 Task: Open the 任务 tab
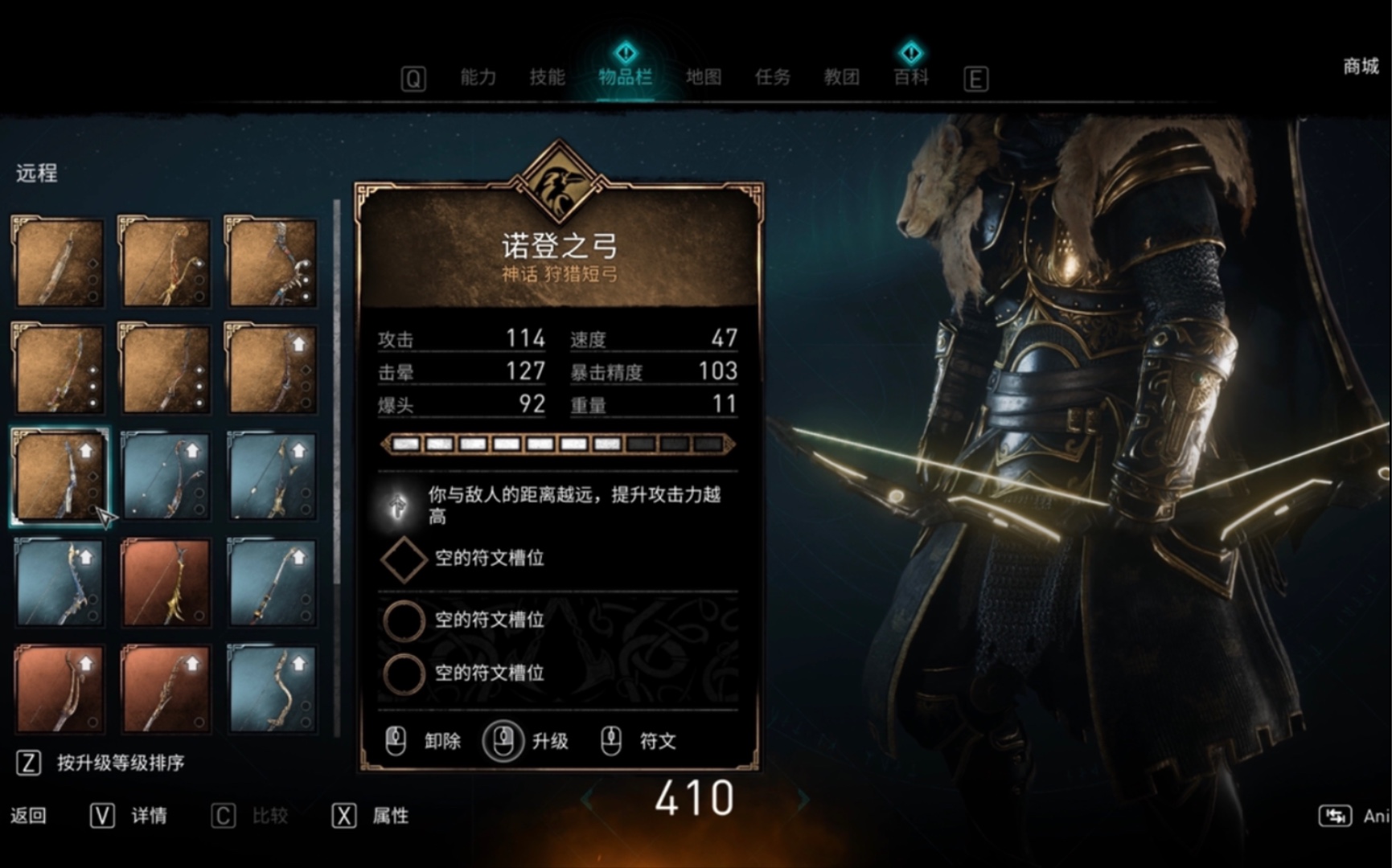click(x=772, y=77)
